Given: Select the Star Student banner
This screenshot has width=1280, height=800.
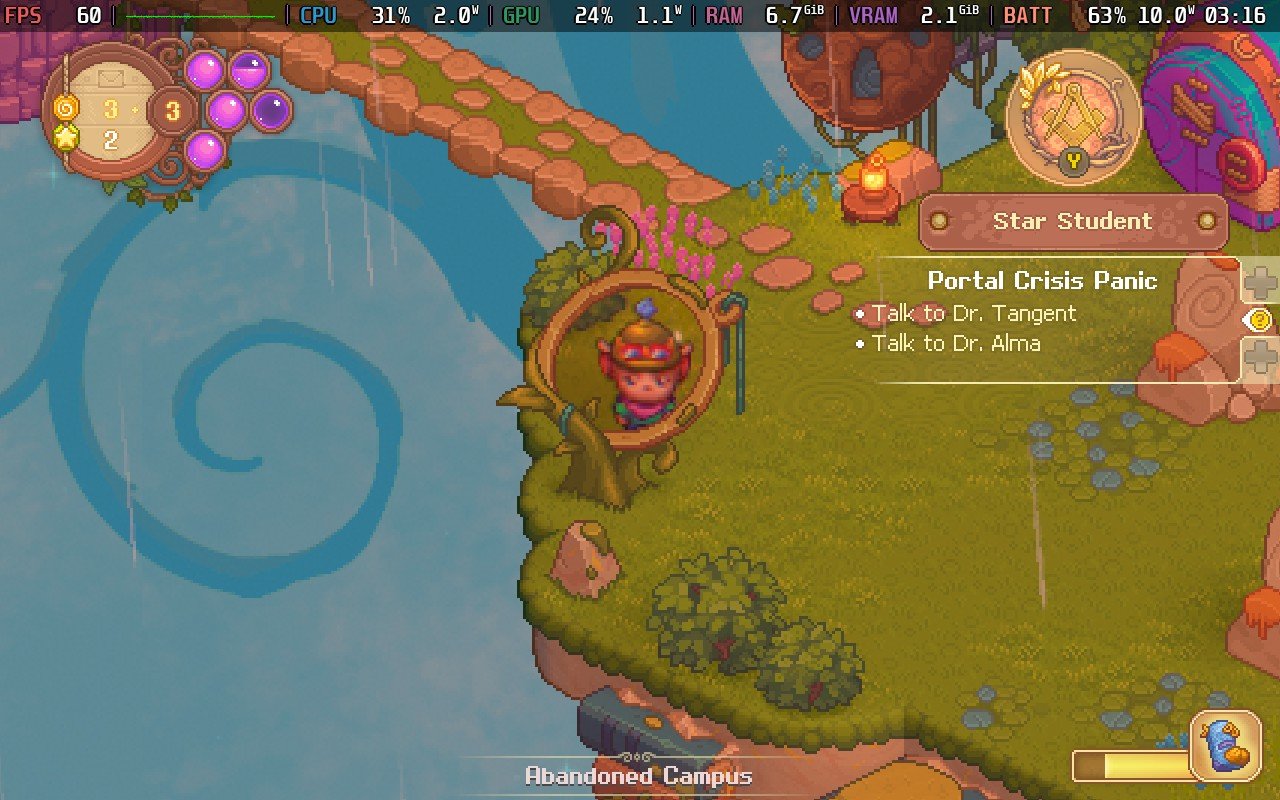Looking at the screenshot, I should [1071, 221].
